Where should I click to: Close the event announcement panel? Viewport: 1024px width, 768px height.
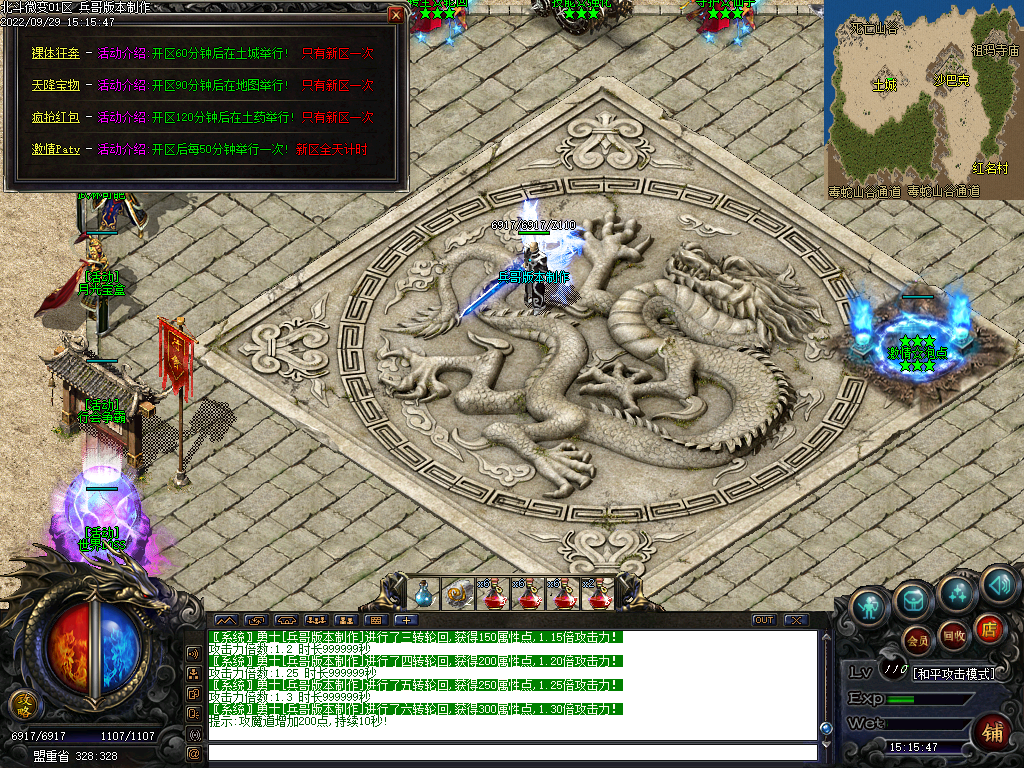(396, 14)
